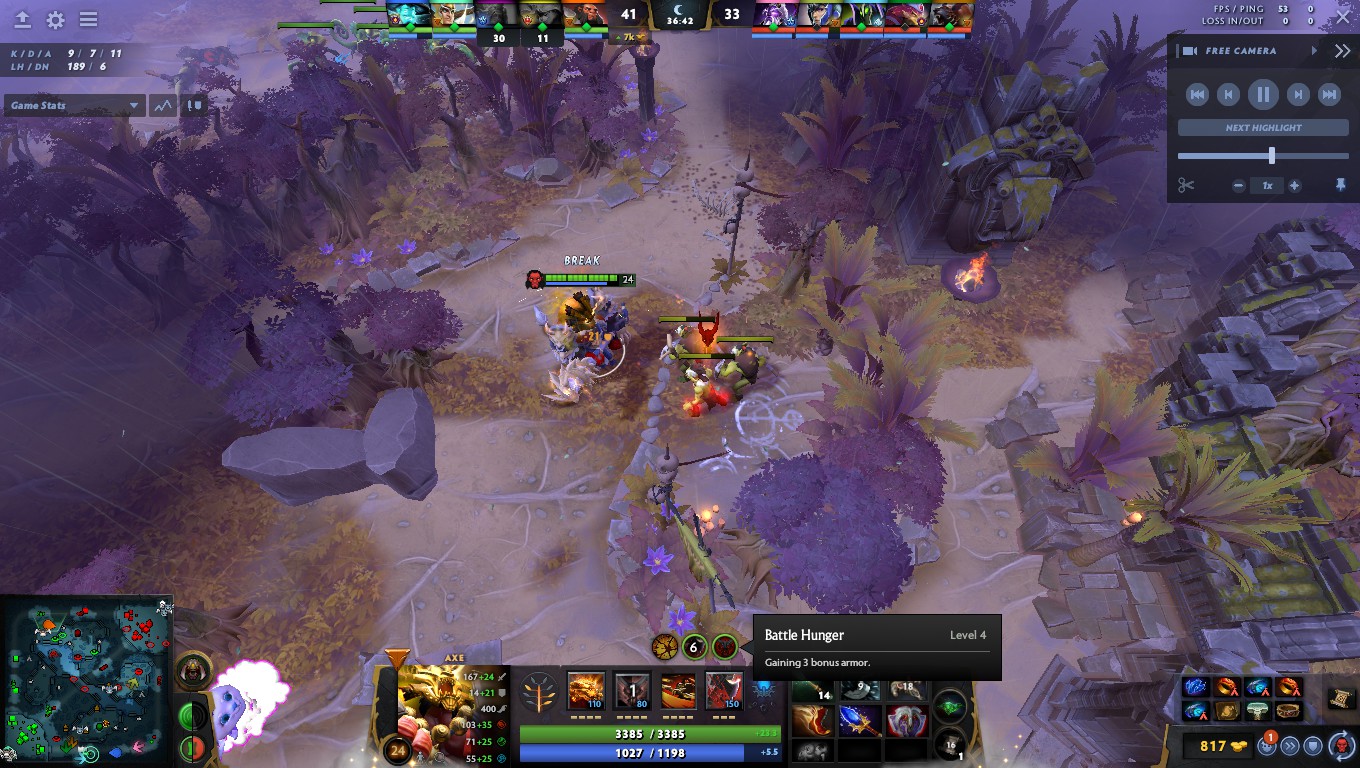Collapse the replay panel via double chevron
The height and width of the screenshot is (768, 1360).
coord(1343,50)
